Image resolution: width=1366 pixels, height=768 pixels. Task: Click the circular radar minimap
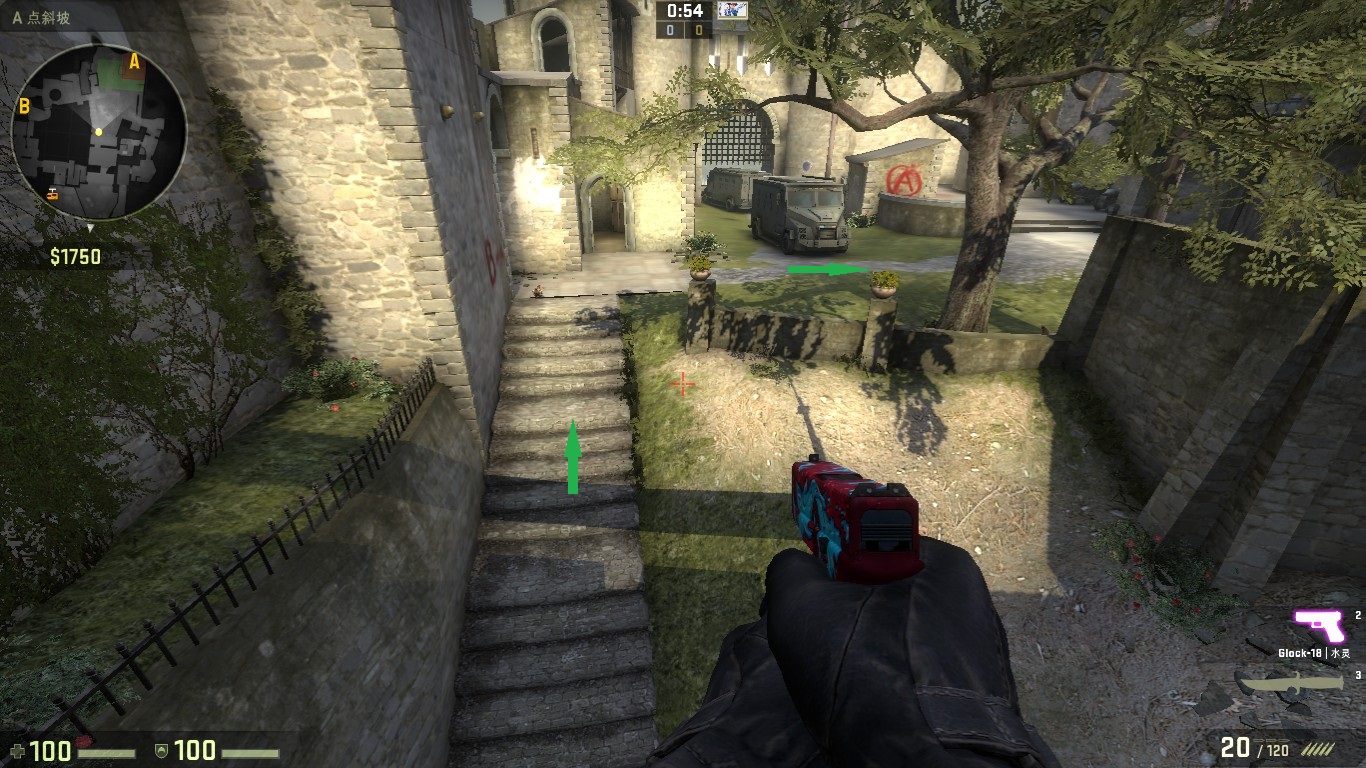tap(98, 132)
